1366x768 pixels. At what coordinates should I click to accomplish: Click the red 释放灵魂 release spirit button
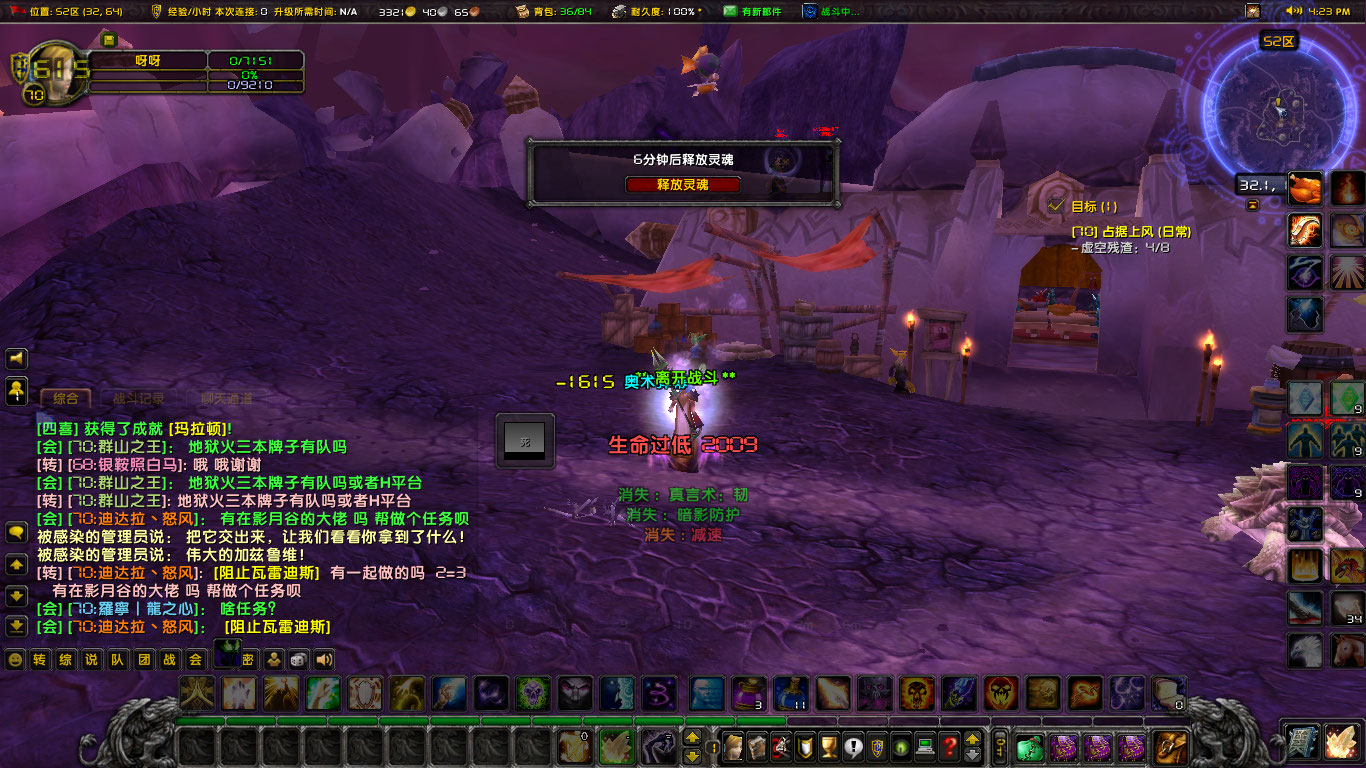click(x=683, y=185)
